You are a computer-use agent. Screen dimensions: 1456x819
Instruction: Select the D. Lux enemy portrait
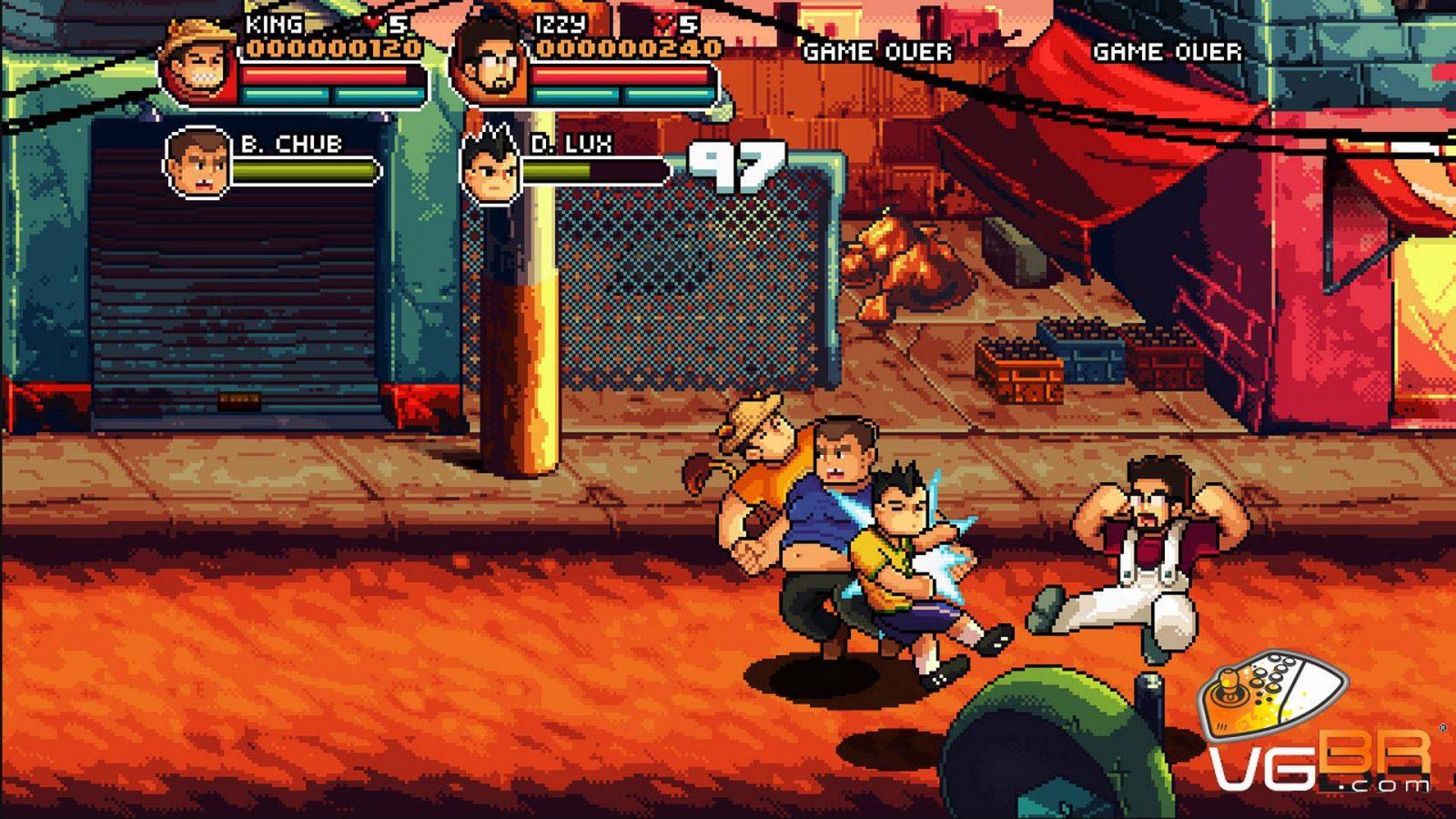(491, 166)
